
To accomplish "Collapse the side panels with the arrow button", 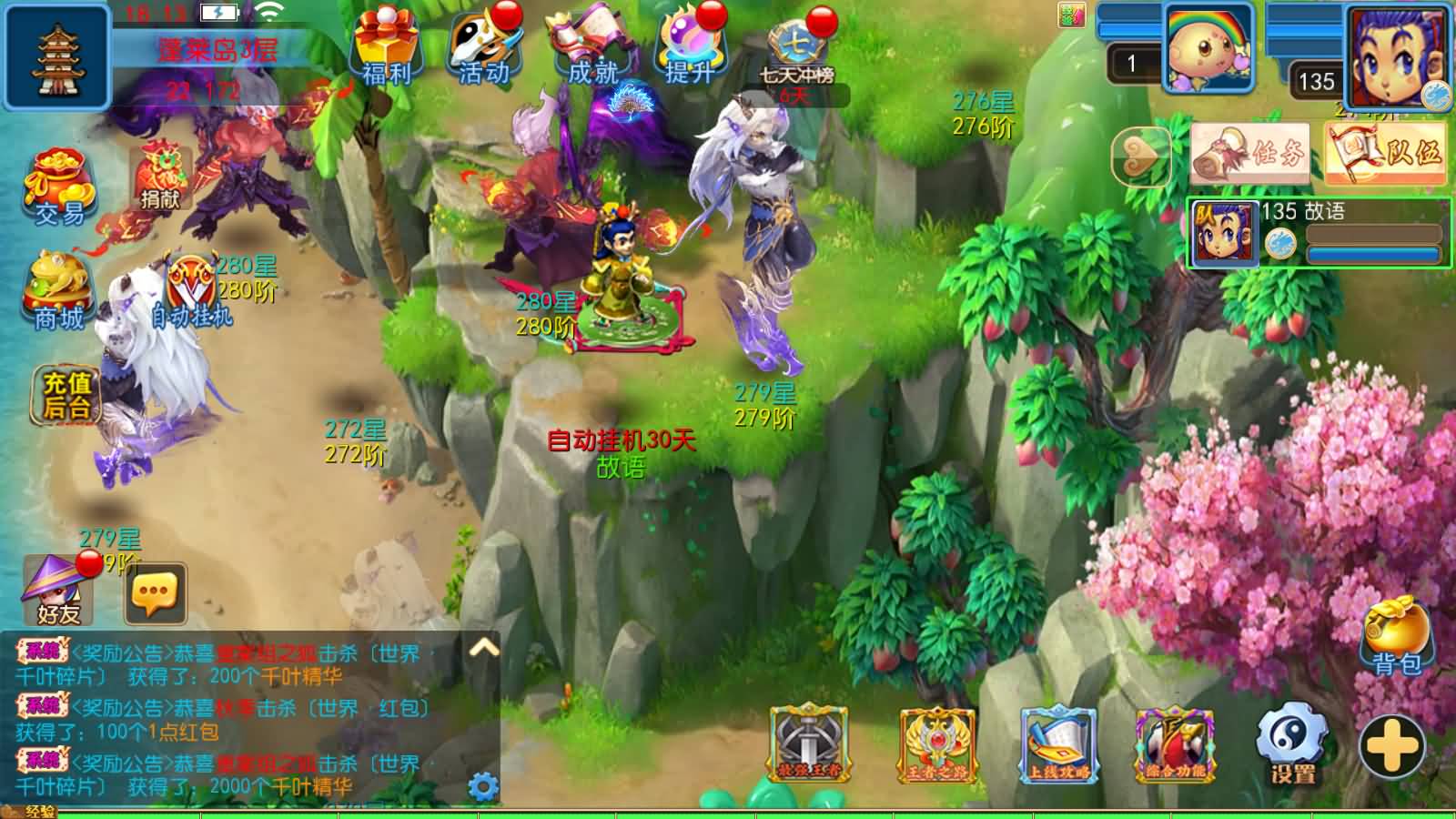I will pos(1142,157).
